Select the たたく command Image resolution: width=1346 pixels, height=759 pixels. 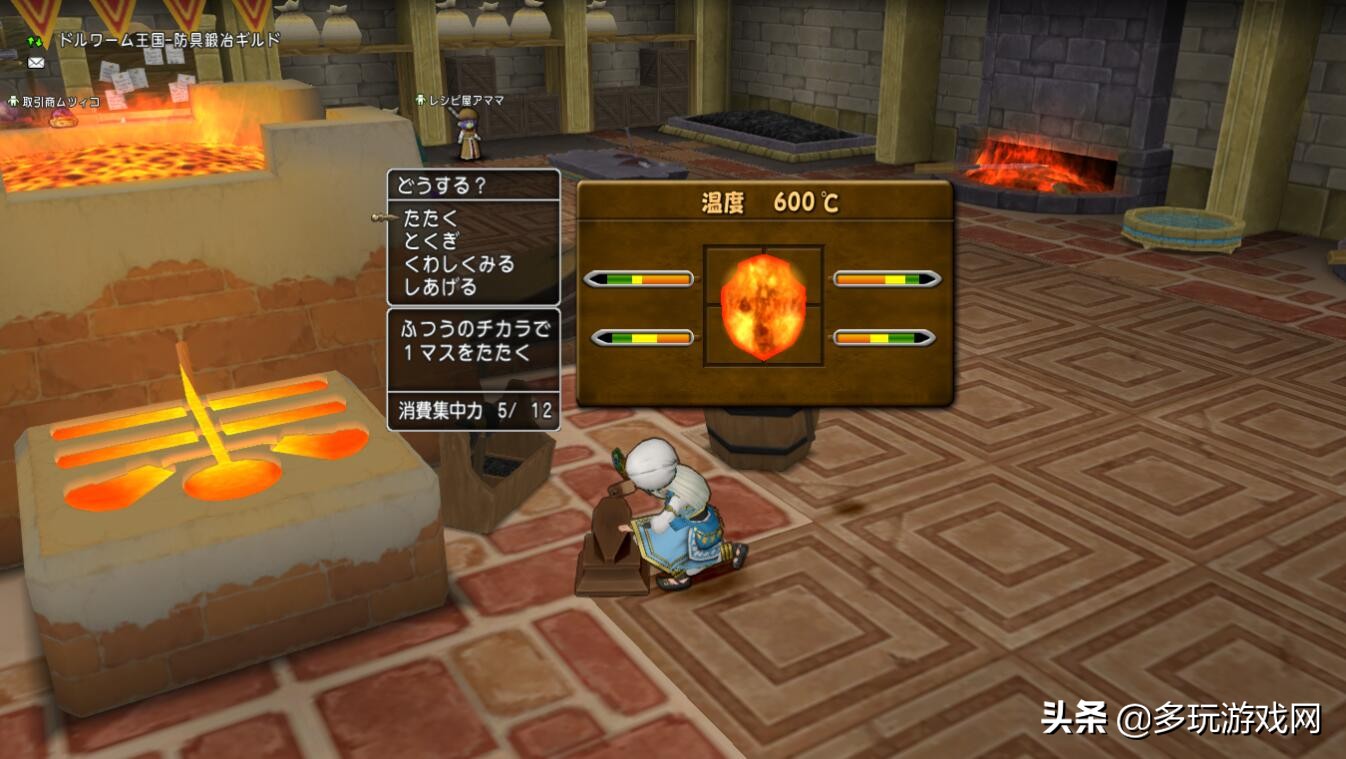tap(432, 217)
